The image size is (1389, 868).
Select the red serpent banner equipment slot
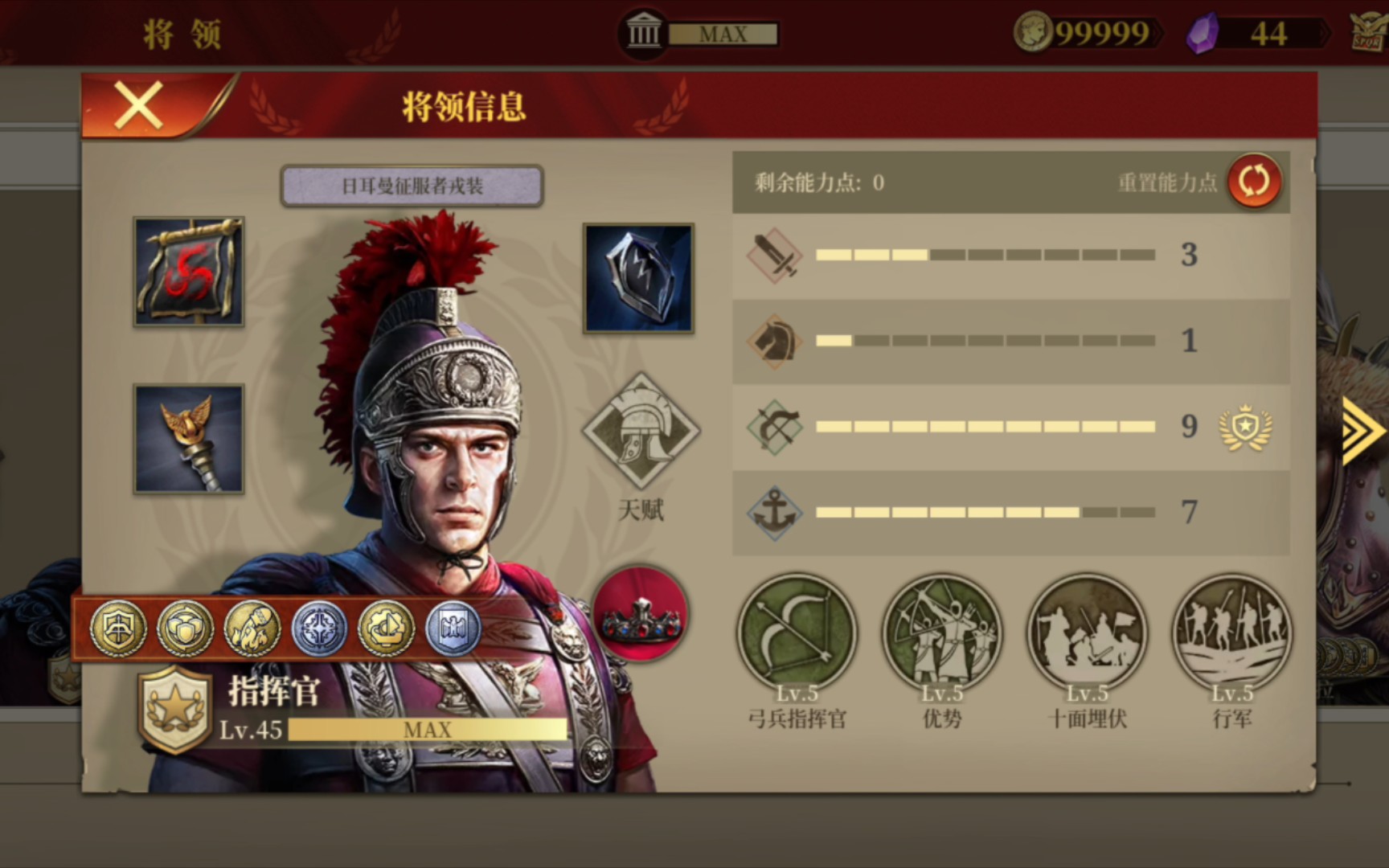tap(189, 272)
